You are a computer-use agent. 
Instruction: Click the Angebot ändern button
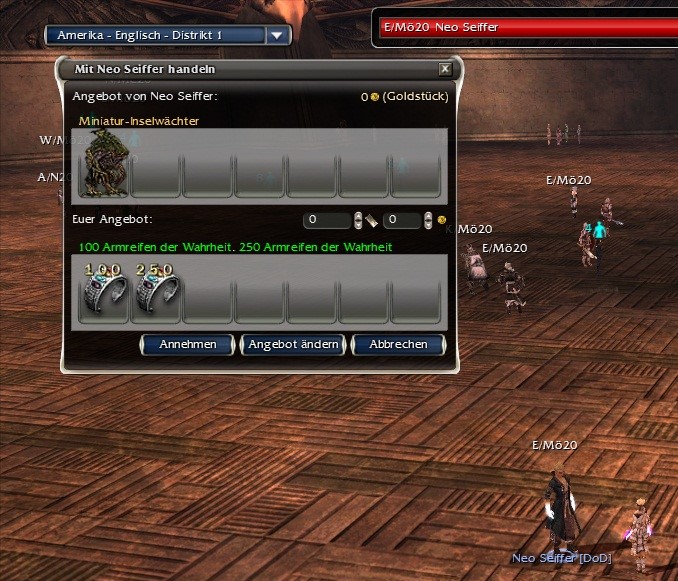click(294, 344)
